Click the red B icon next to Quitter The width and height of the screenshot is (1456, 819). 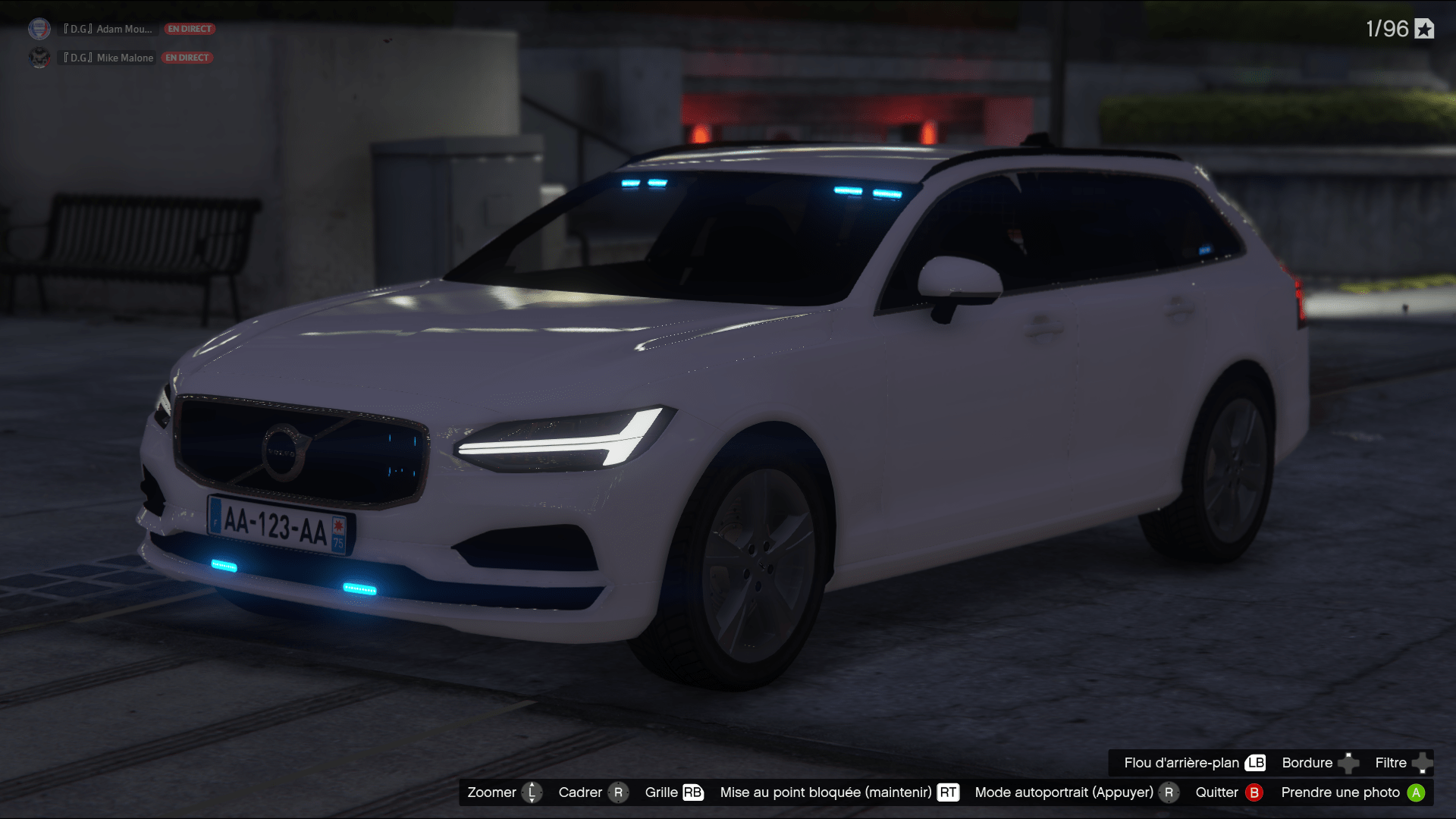(x=1255, y=792)
